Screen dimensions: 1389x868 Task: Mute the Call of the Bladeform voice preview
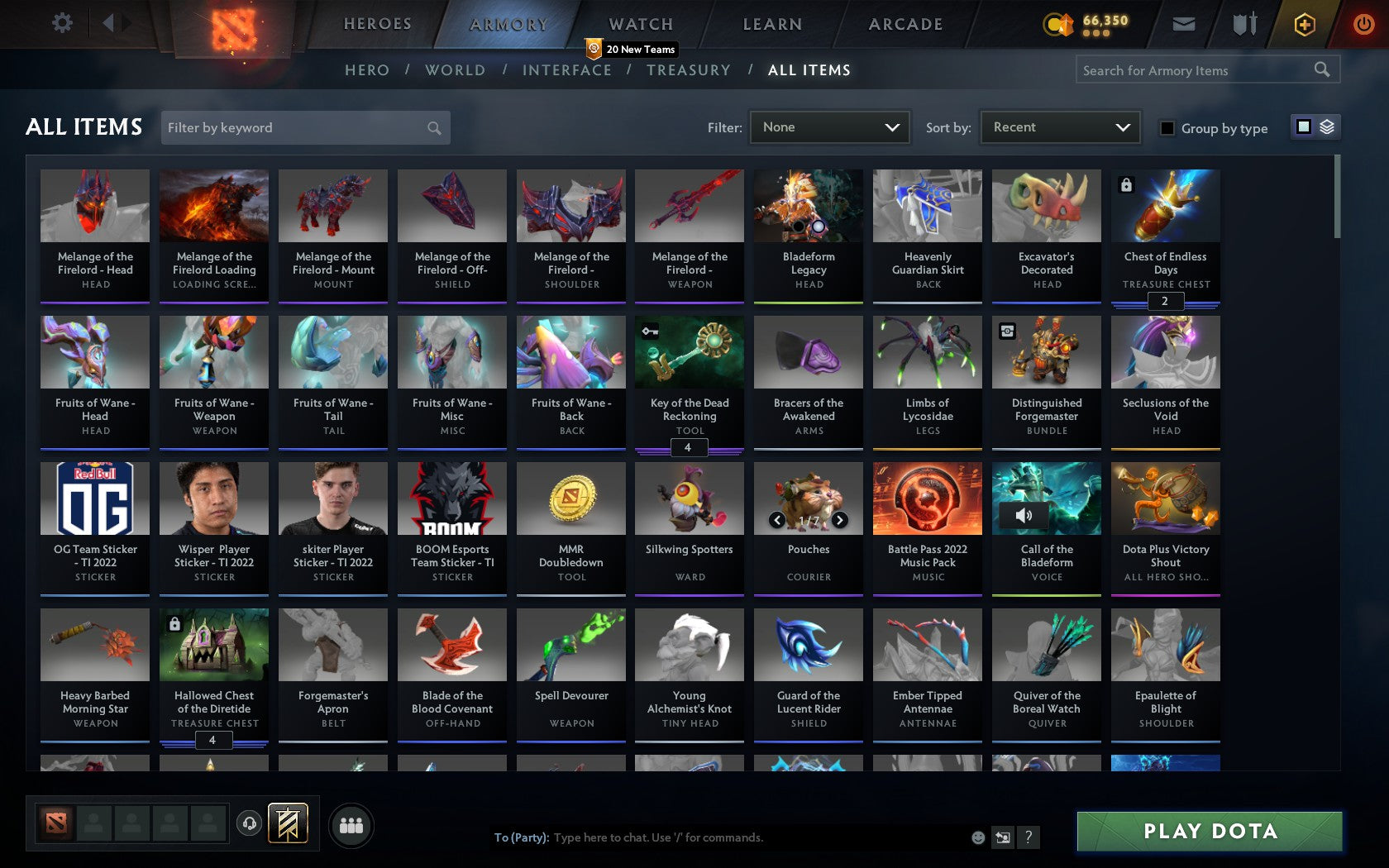coord(1025,514)
